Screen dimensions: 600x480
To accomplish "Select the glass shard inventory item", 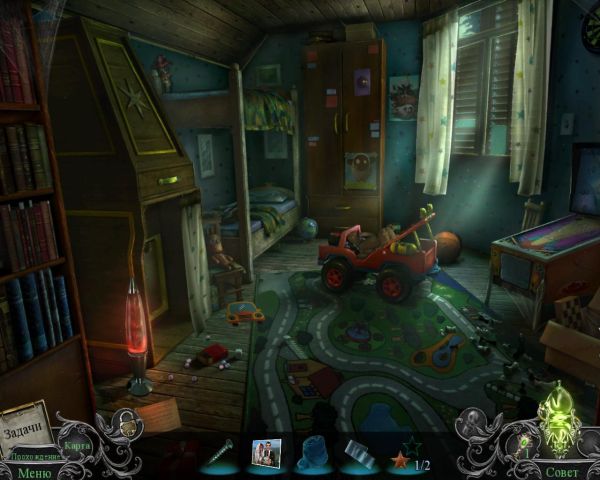I will (357, 452).
